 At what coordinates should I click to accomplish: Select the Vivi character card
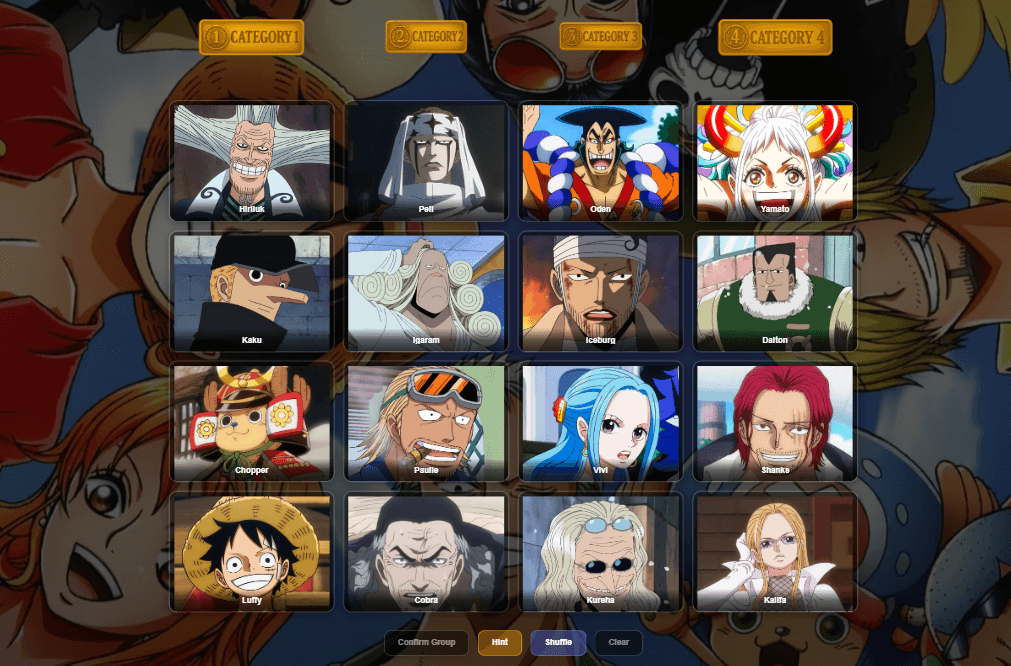(x=600, y=422)
